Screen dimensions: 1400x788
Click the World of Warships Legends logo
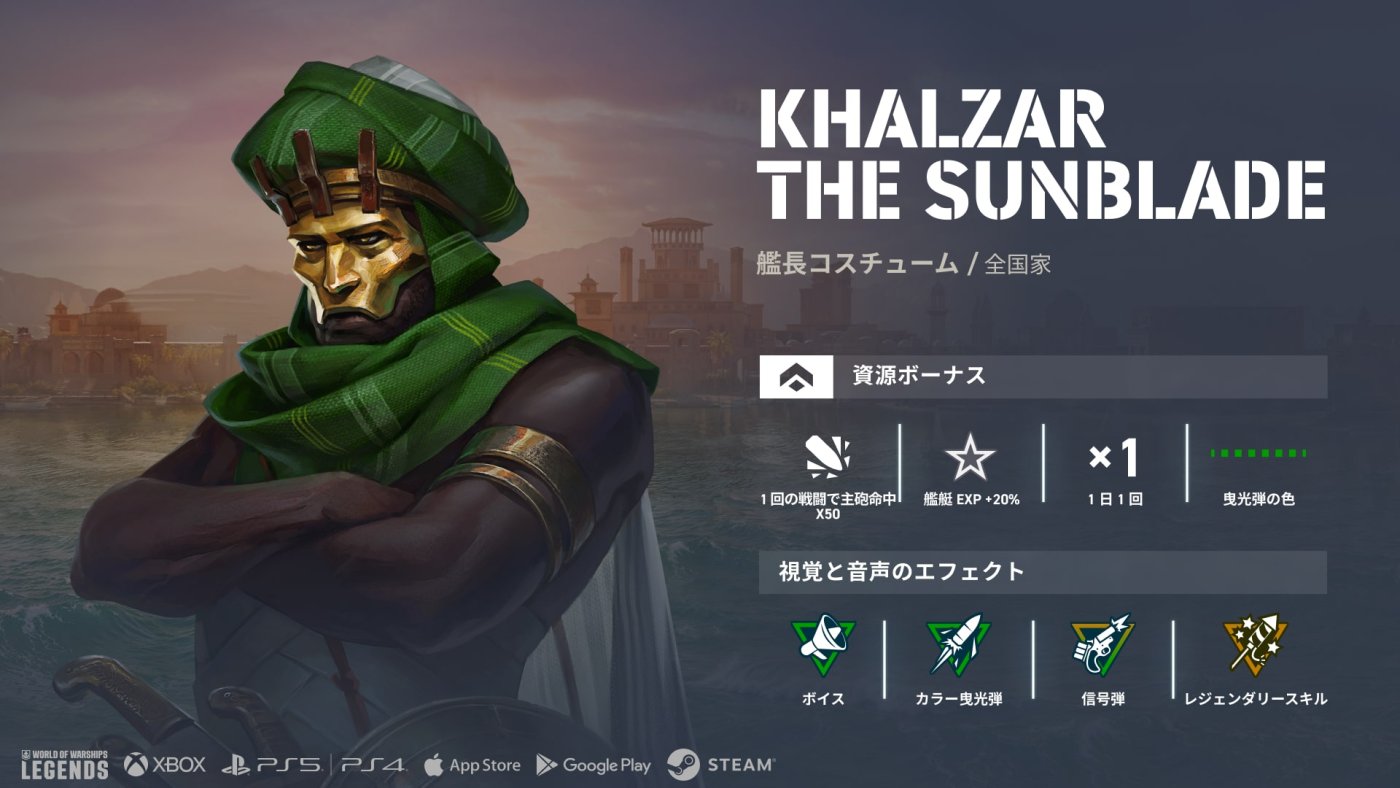tap(65, 763)
